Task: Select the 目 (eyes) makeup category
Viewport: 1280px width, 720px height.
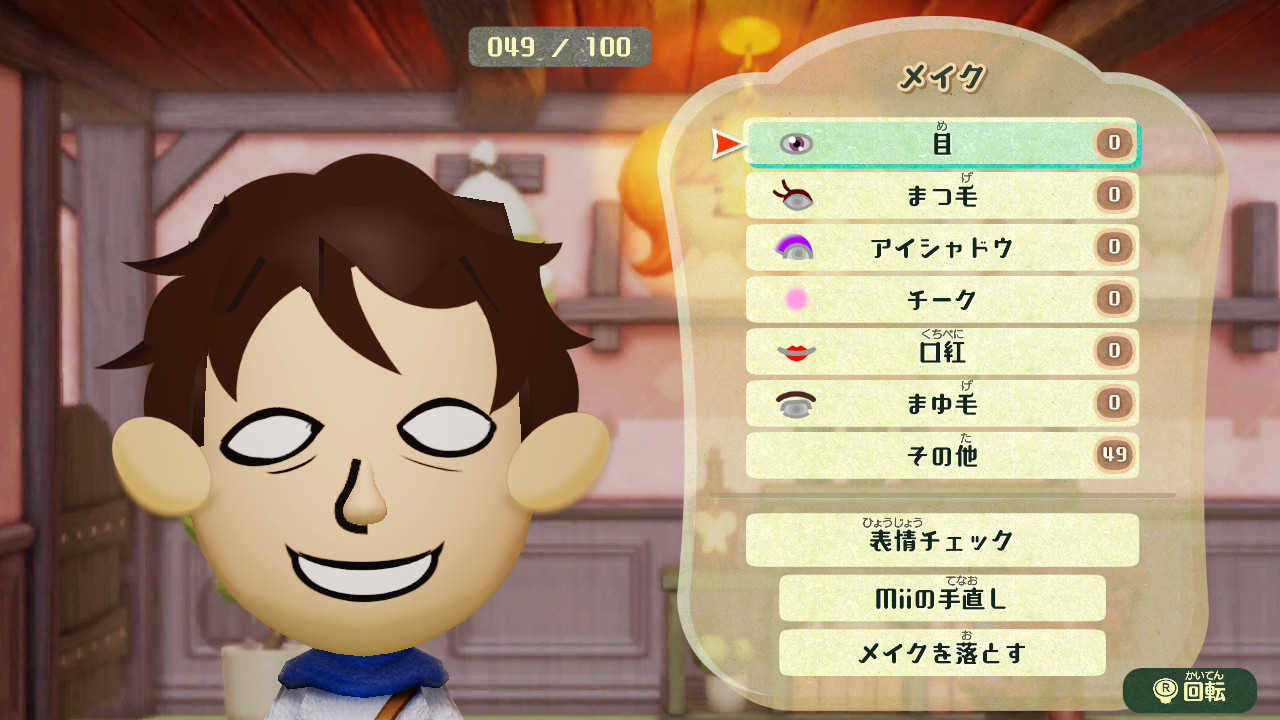Action: (941, 143)
